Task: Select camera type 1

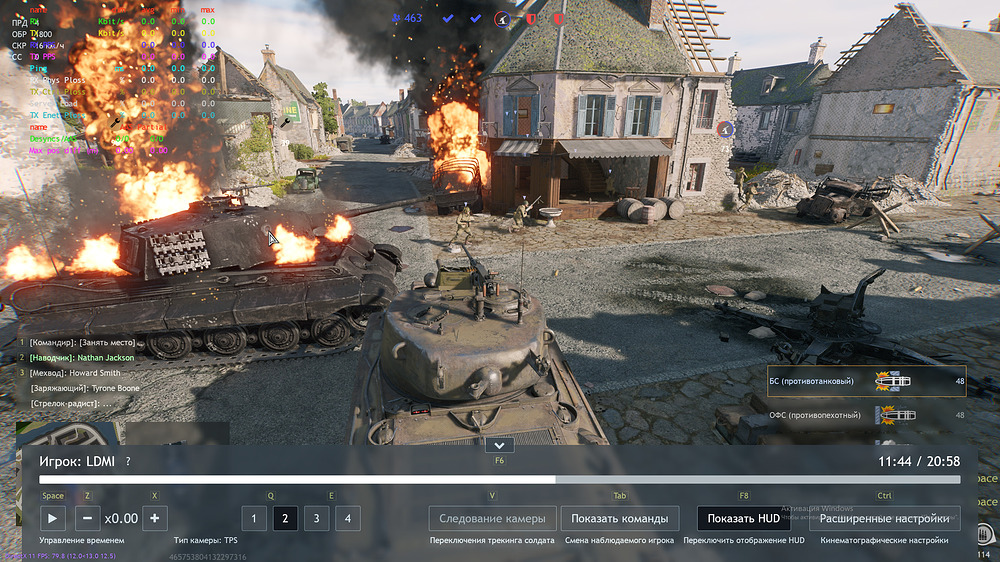Action: (x=254, y=518)
